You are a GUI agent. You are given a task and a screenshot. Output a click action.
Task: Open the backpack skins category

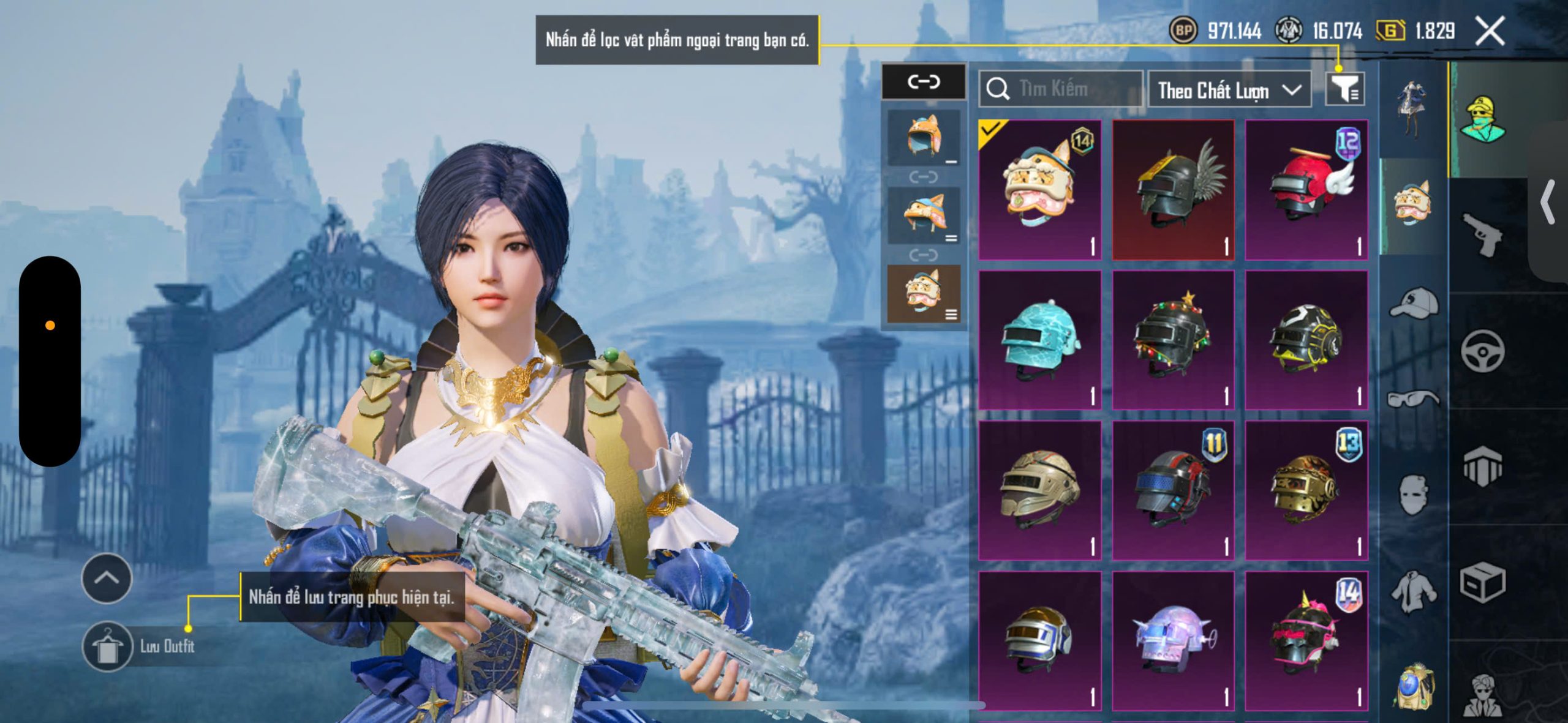(1414, 687)
